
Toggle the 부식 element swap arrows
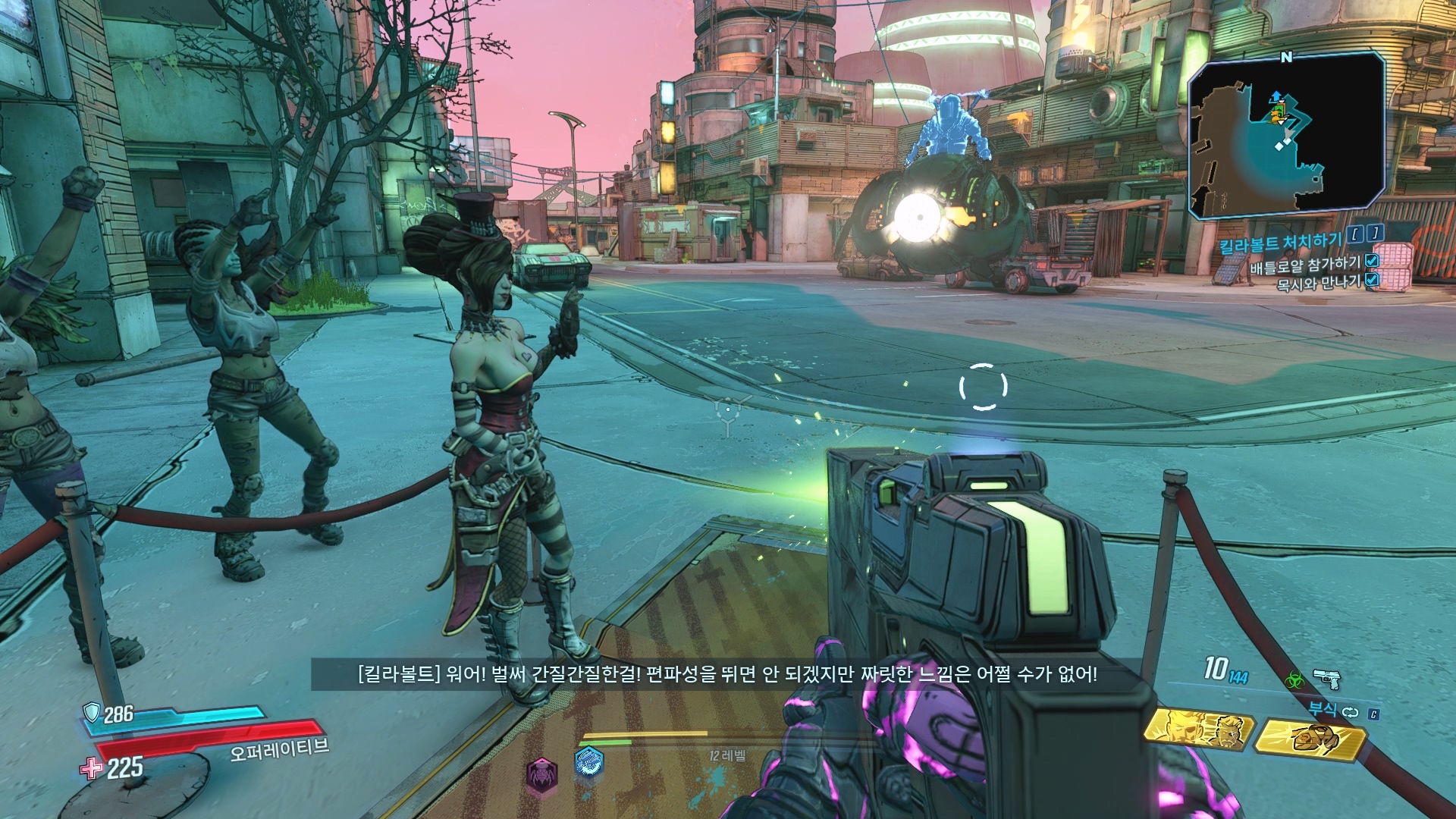click(1351, 712)
